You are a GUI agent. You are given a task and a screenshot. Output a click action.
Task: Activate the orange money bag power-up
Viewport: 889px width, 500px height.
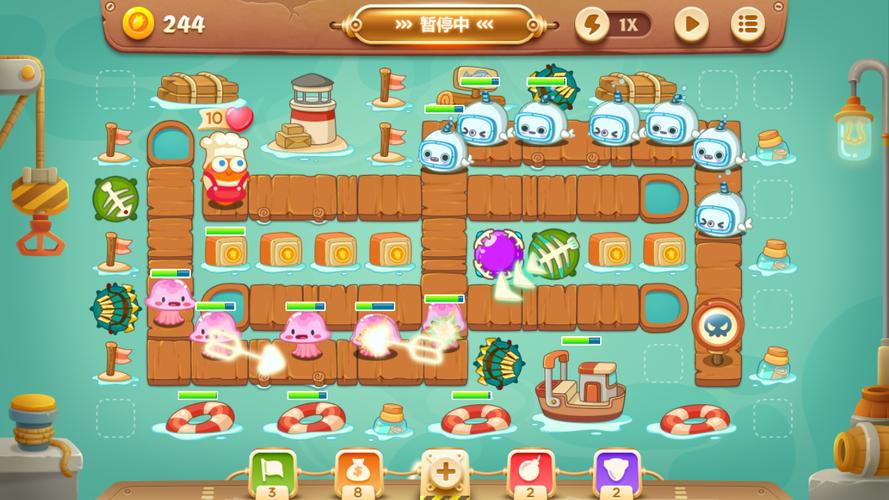click(358, 470)
